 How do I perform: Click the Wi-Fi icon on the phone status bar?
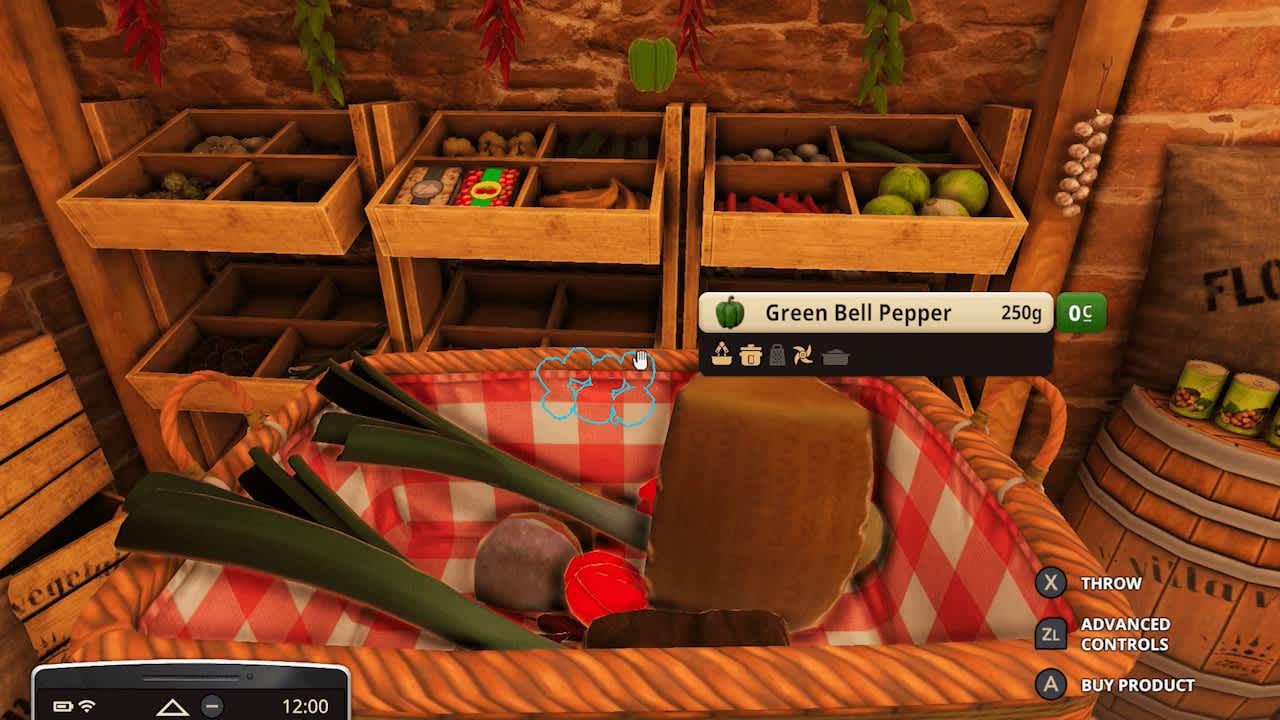[87, 706]
